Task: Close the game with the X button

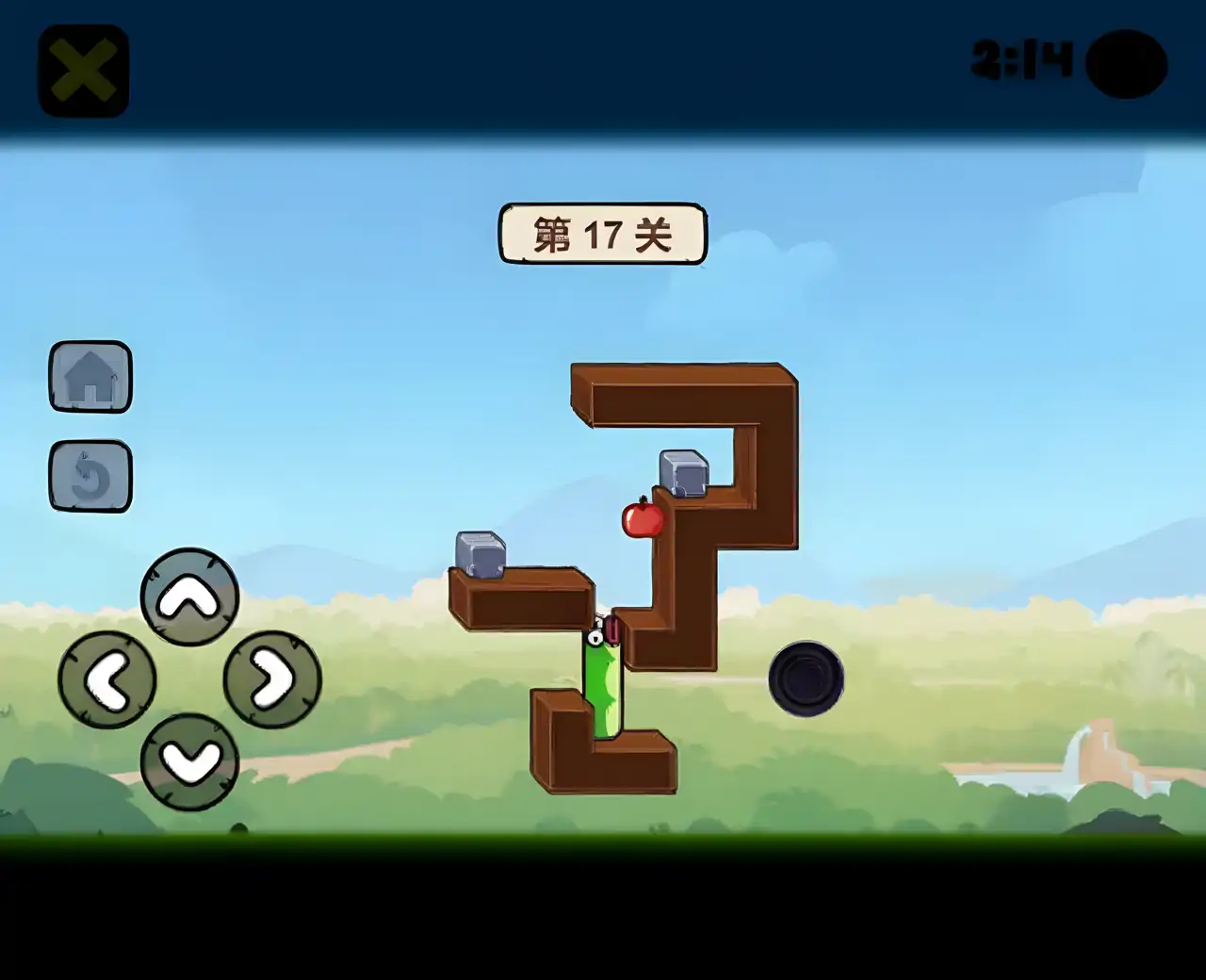Action: point(83,71)
